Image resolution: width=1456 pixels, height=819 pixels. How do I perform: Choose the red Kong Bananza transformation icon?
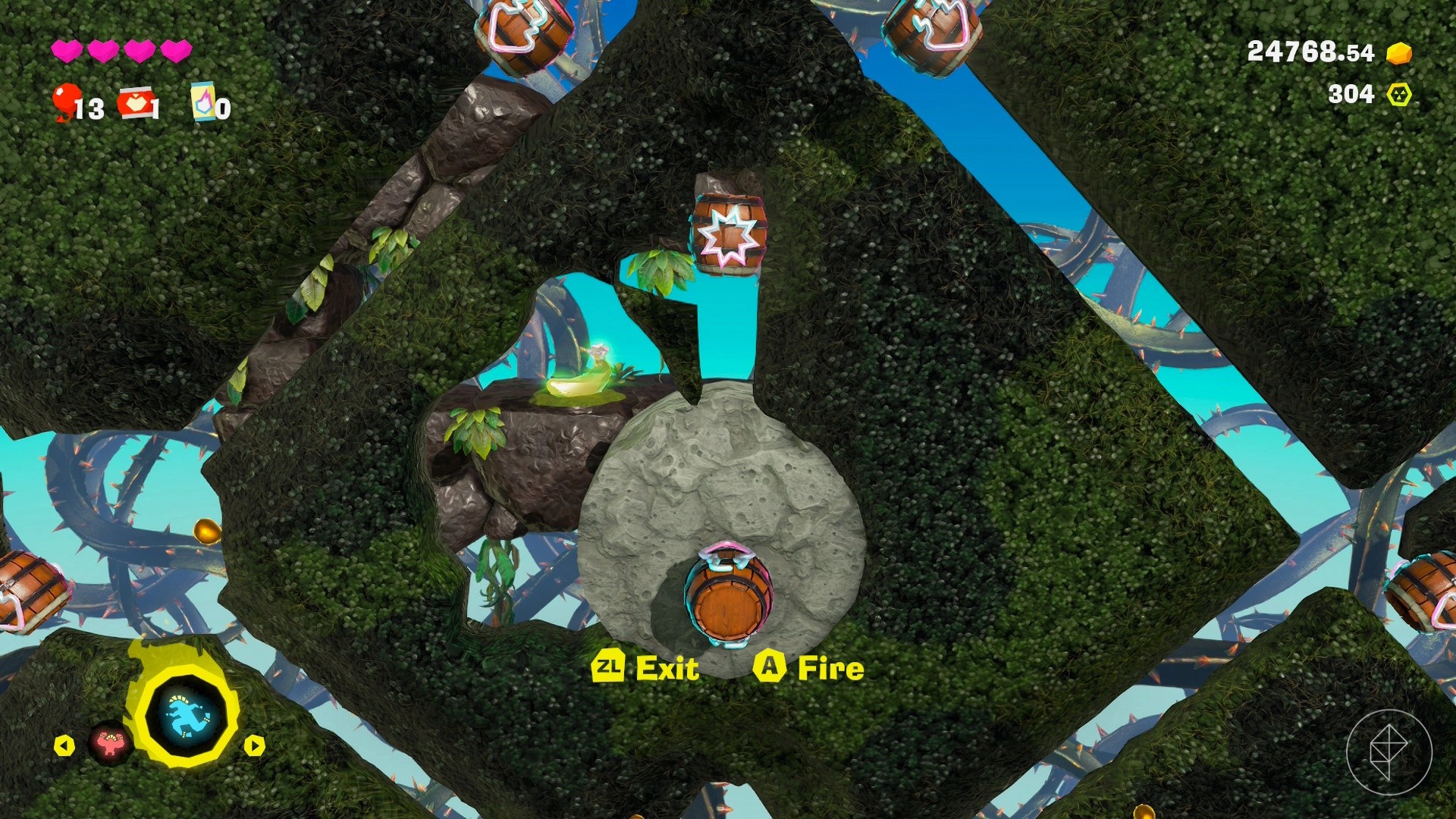(111, 743)
